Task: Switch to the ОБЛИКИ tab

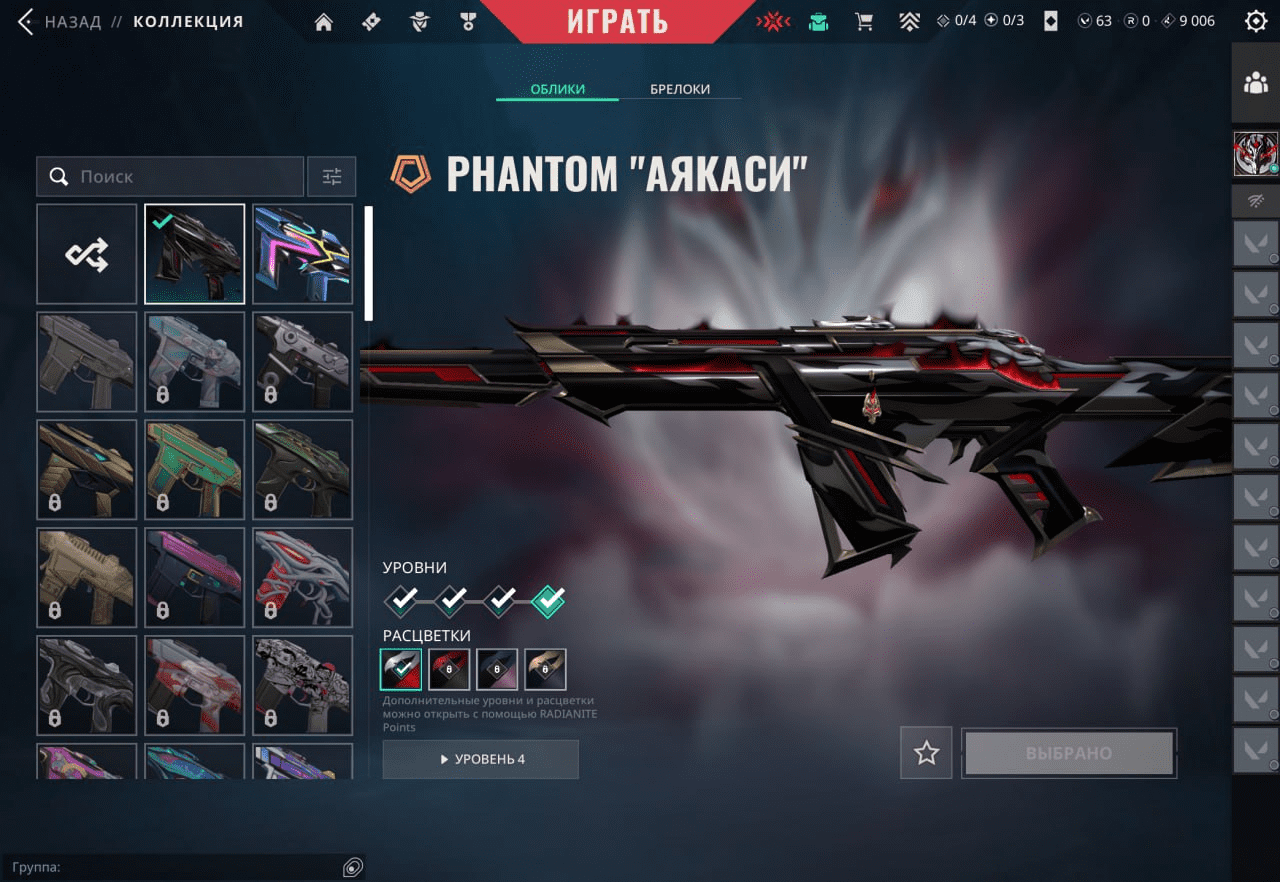Action: click(x=557, y=89)
